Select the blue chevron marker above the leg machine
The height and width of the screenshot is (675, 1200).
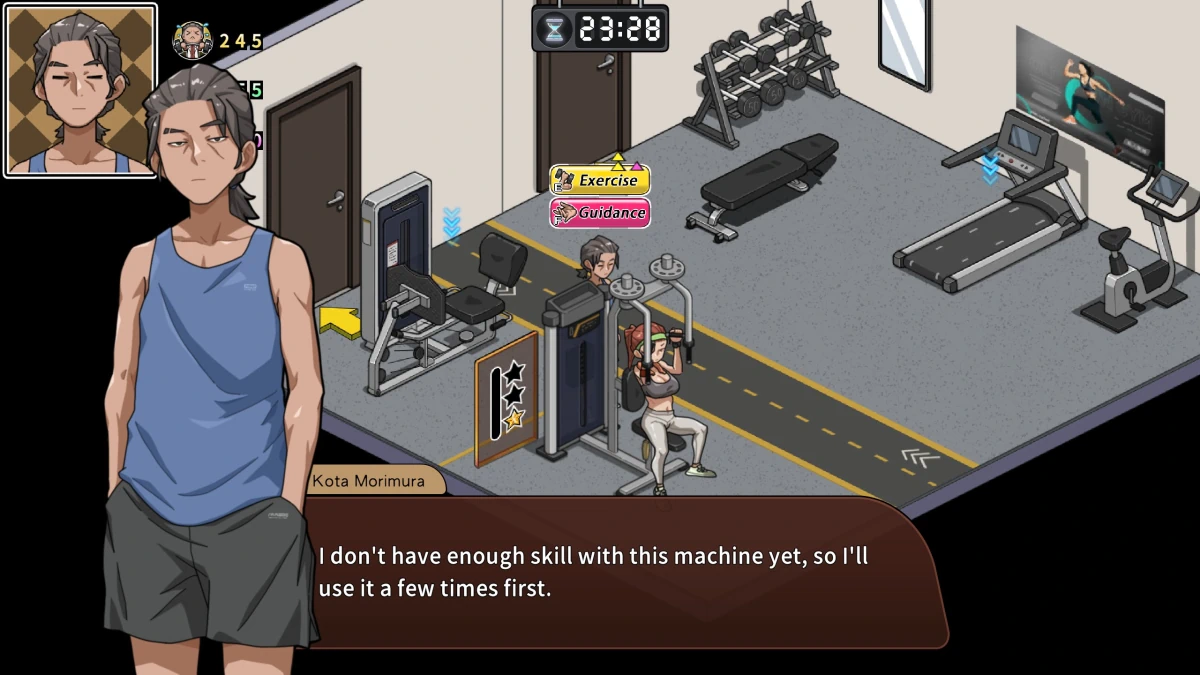[452, 224]
